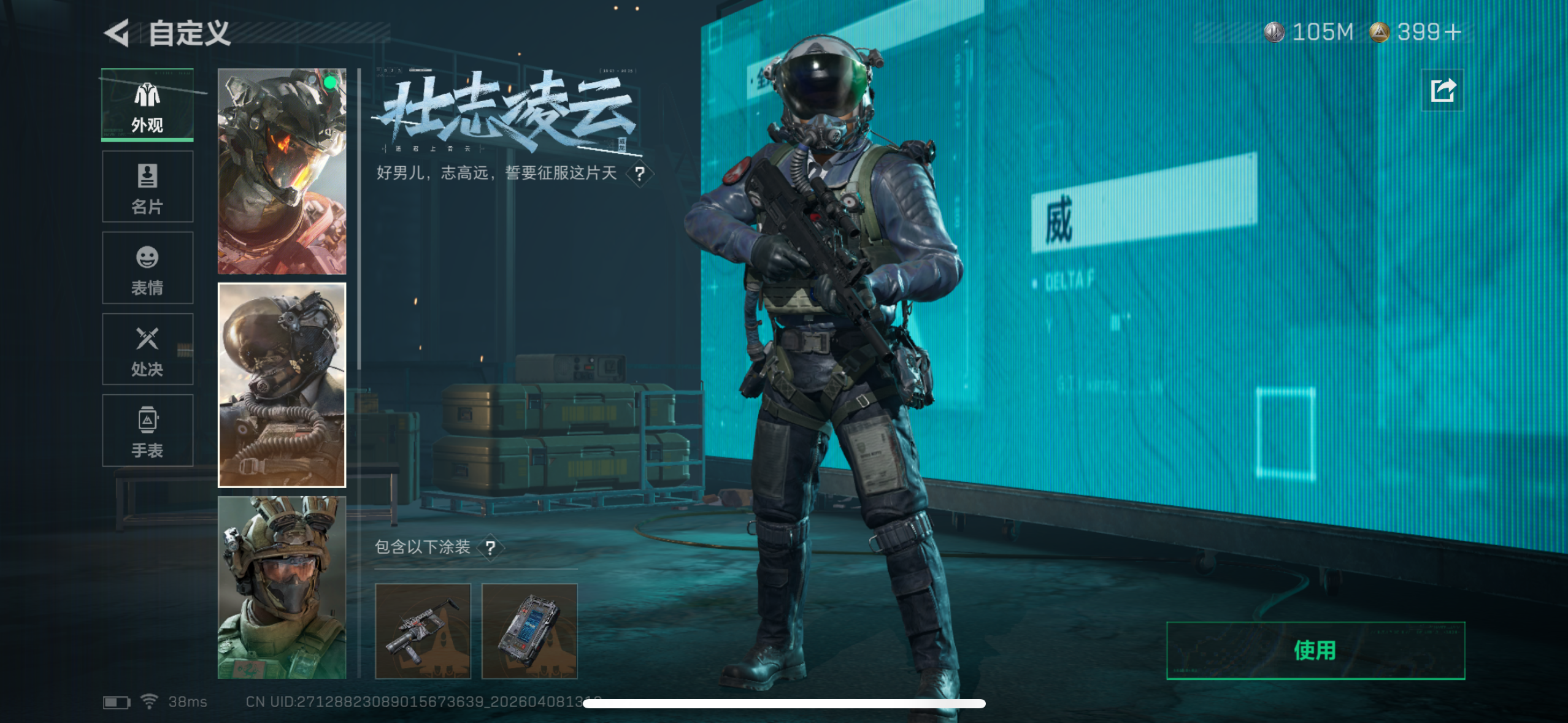Image resolution: width=1568 pixels, height=723 pixels.
Task: Click the share icon near top right
Action: (x=1442, y=90)
